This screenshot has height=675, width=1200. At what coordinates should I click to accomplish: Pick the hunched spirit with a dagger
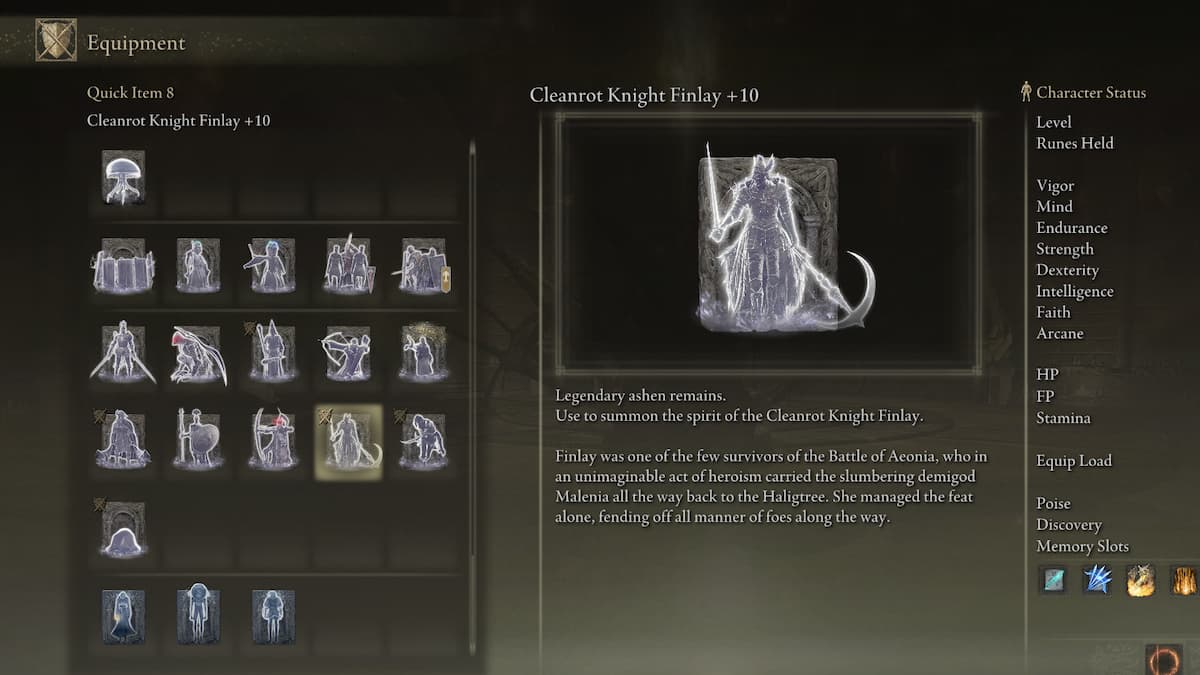point(422,441)
